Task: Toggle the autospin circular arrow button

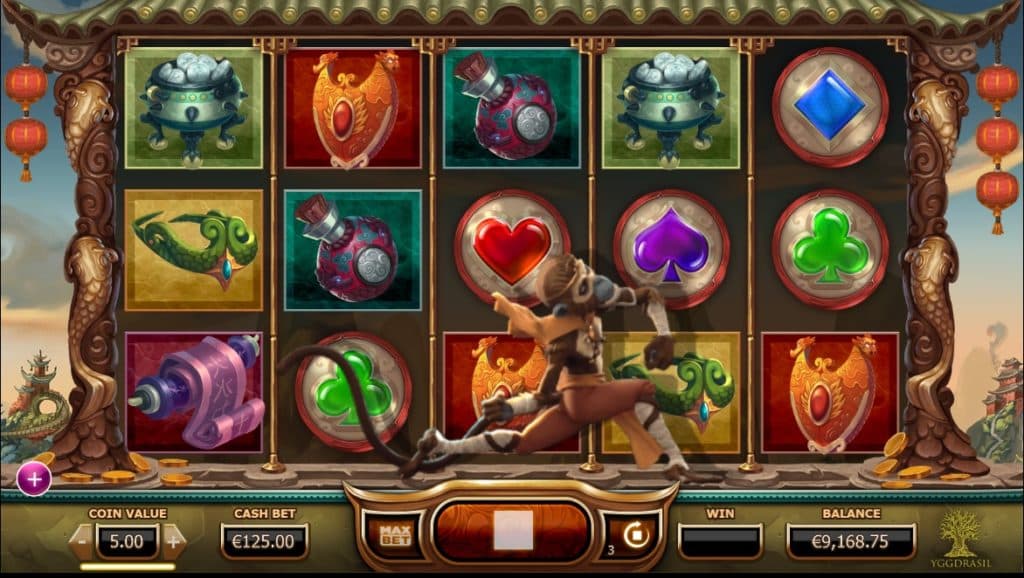Action: [x=634, y=535]
